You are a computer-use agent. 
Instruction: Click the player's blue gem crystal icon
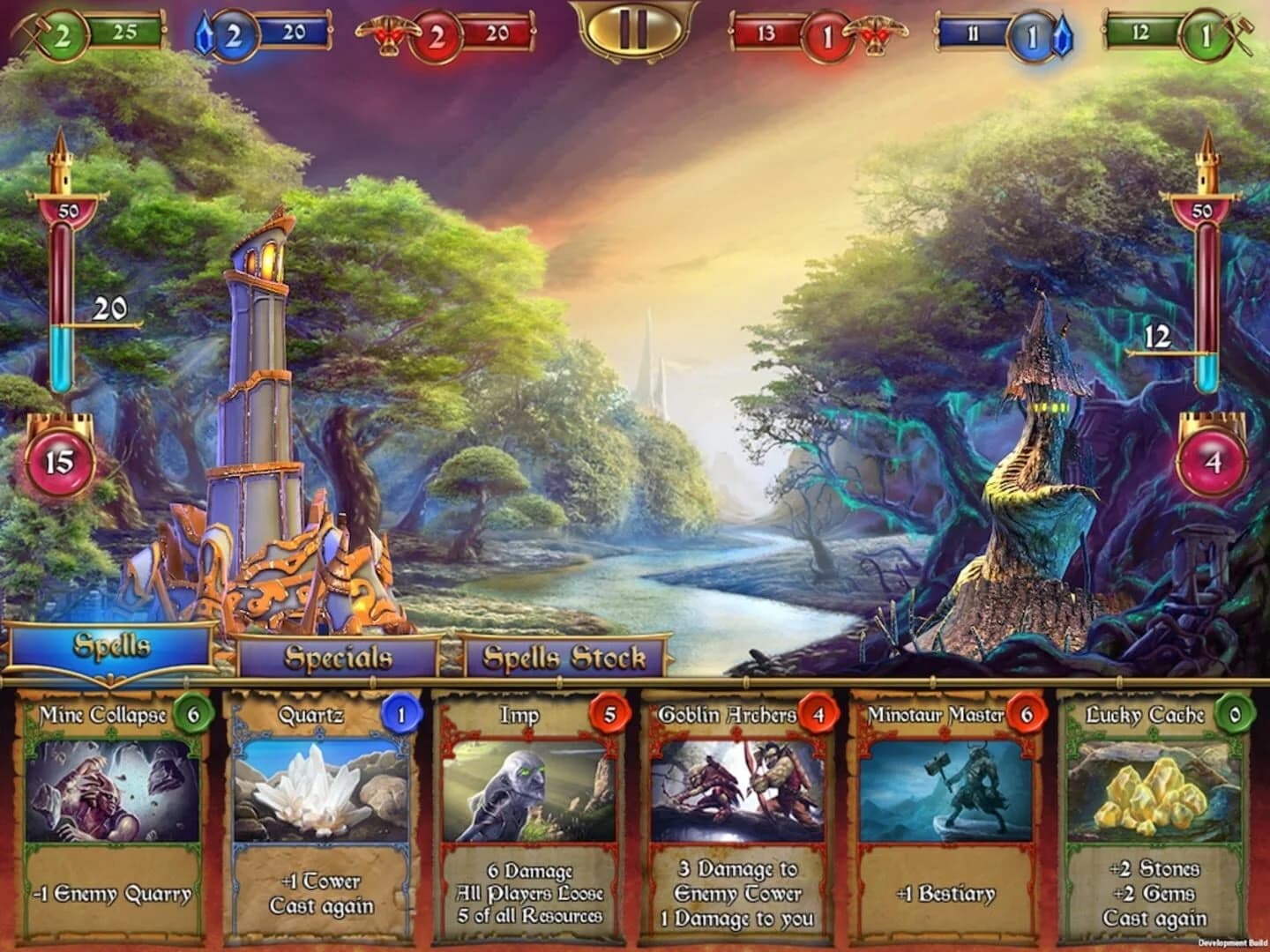coord(202,33)
